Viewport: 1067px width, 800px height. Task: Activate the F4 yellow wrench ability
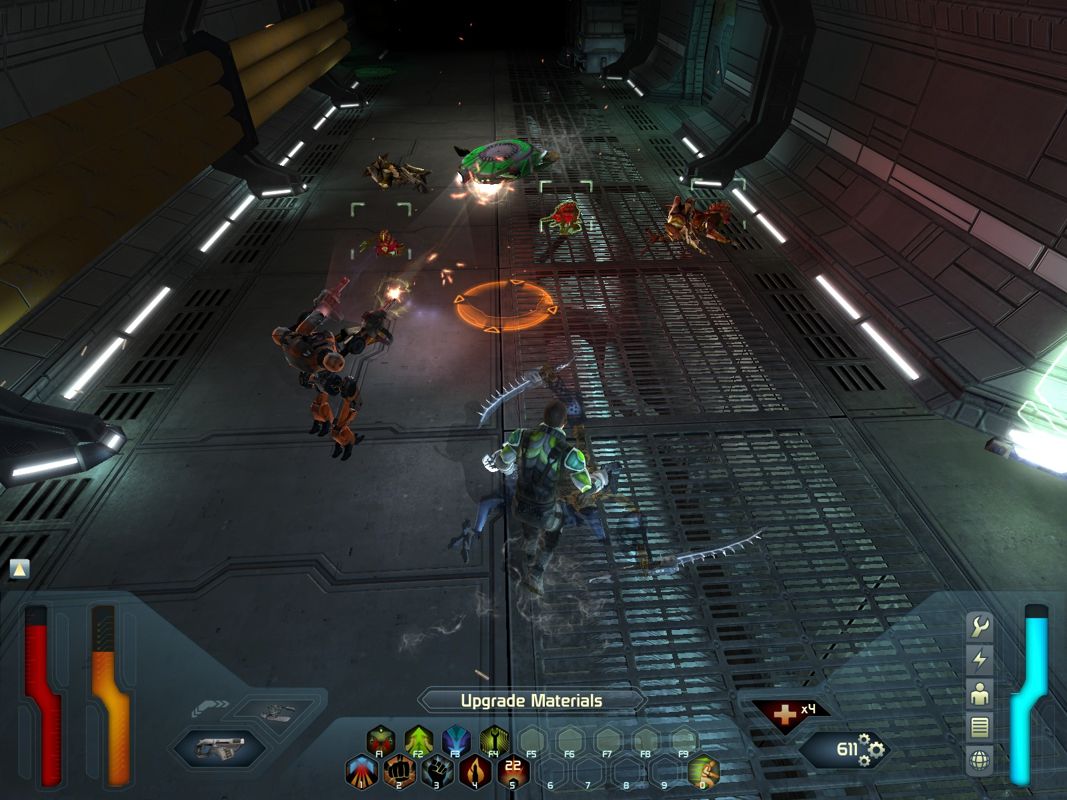494,741
